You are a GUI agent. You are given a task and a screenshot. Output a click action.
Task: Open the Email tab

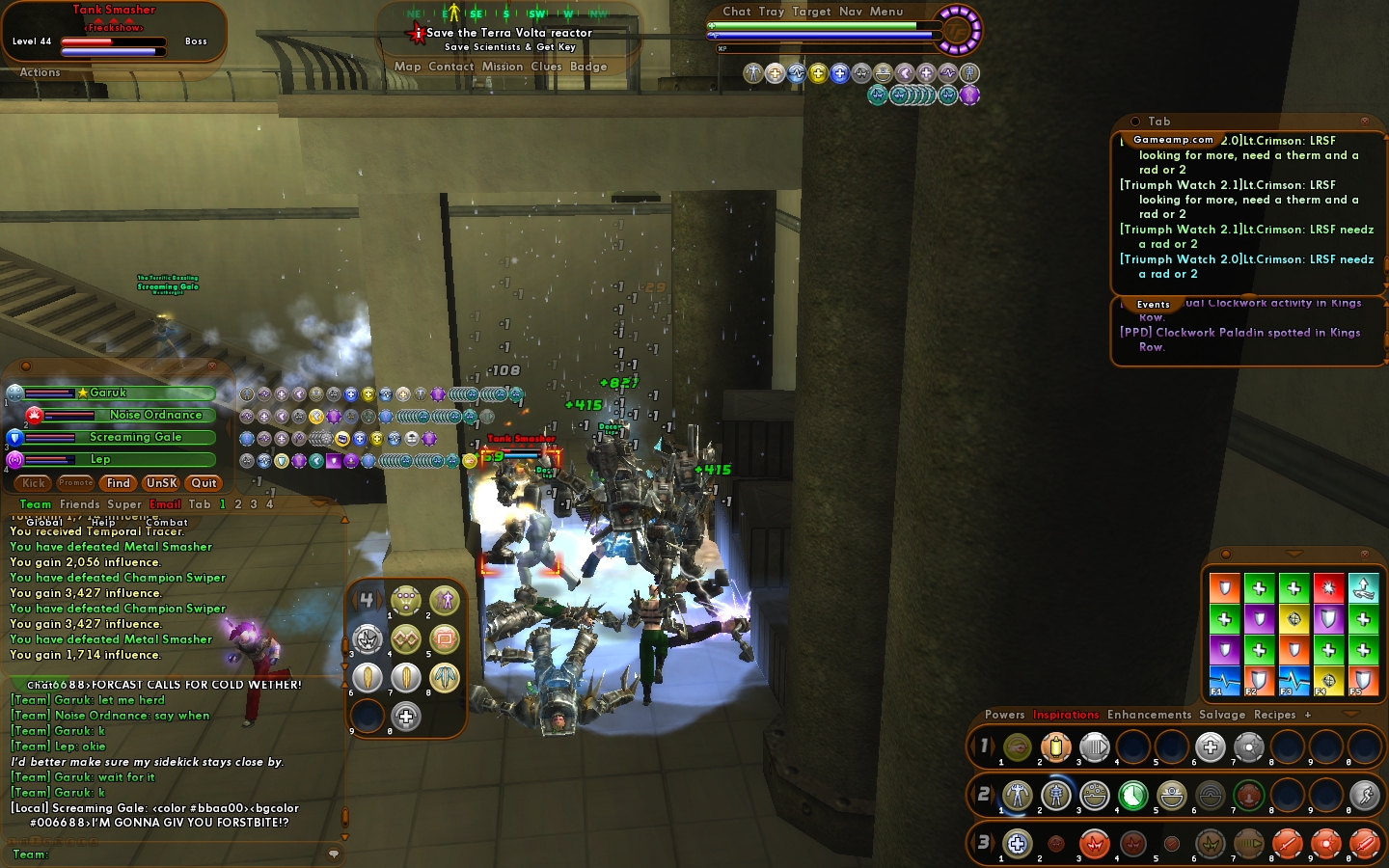[165, 504]
